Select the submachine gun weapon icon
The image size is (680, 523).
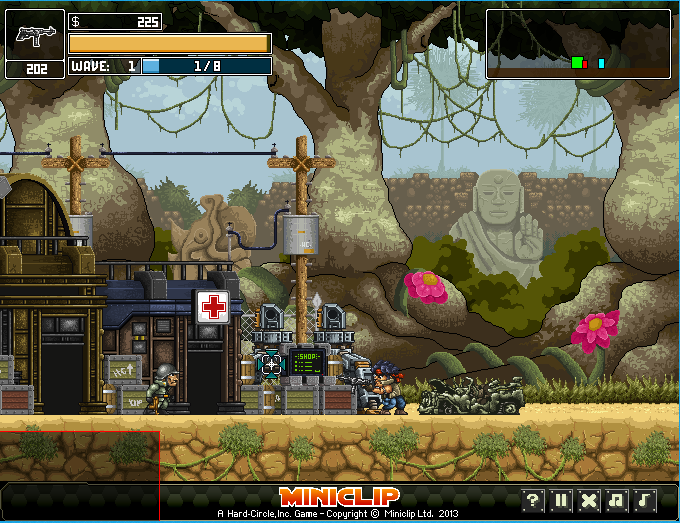[x=35, y=35]
